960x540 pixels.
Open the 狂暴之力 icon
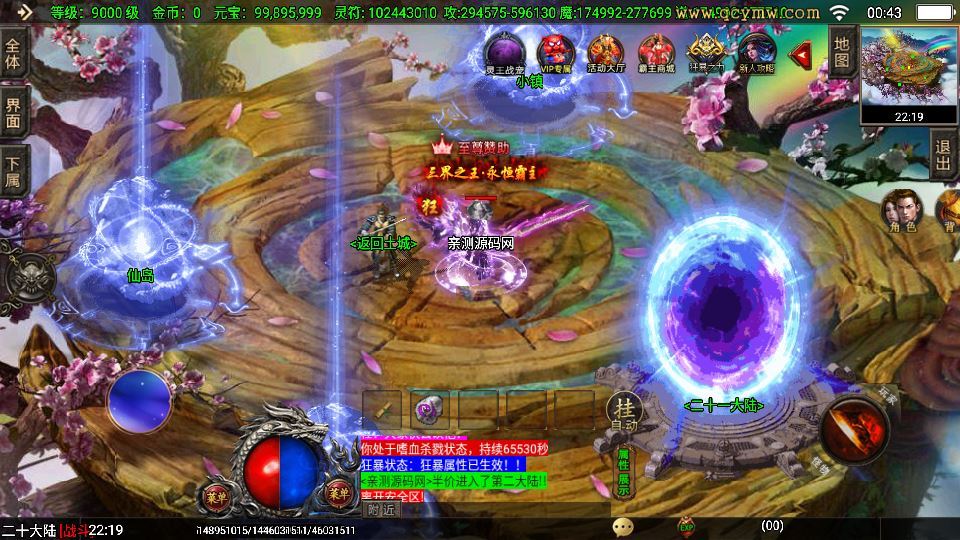tap(707, 53)
